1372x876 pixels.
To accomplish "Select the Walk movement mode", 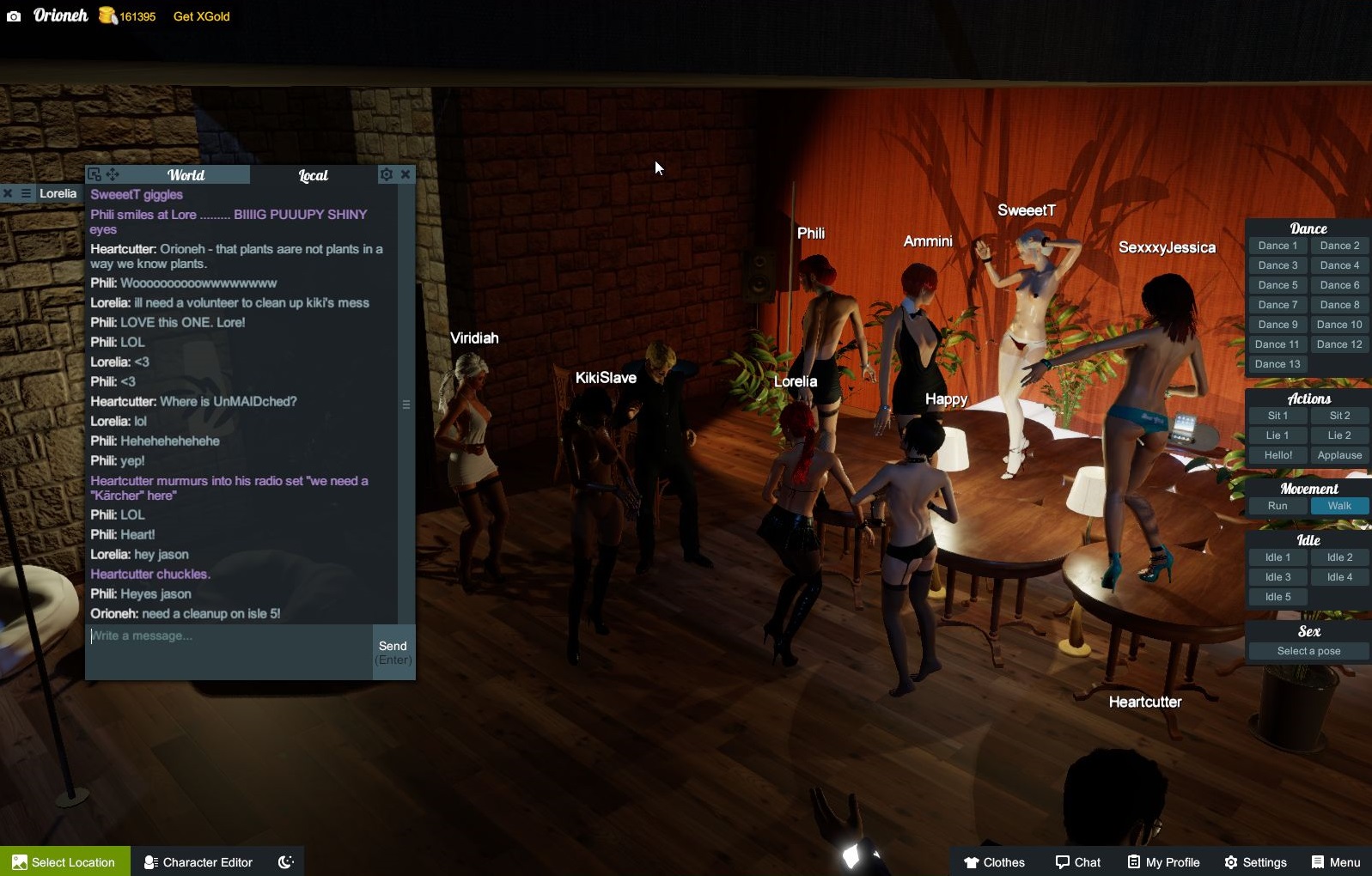I will tap(1339, 506).
